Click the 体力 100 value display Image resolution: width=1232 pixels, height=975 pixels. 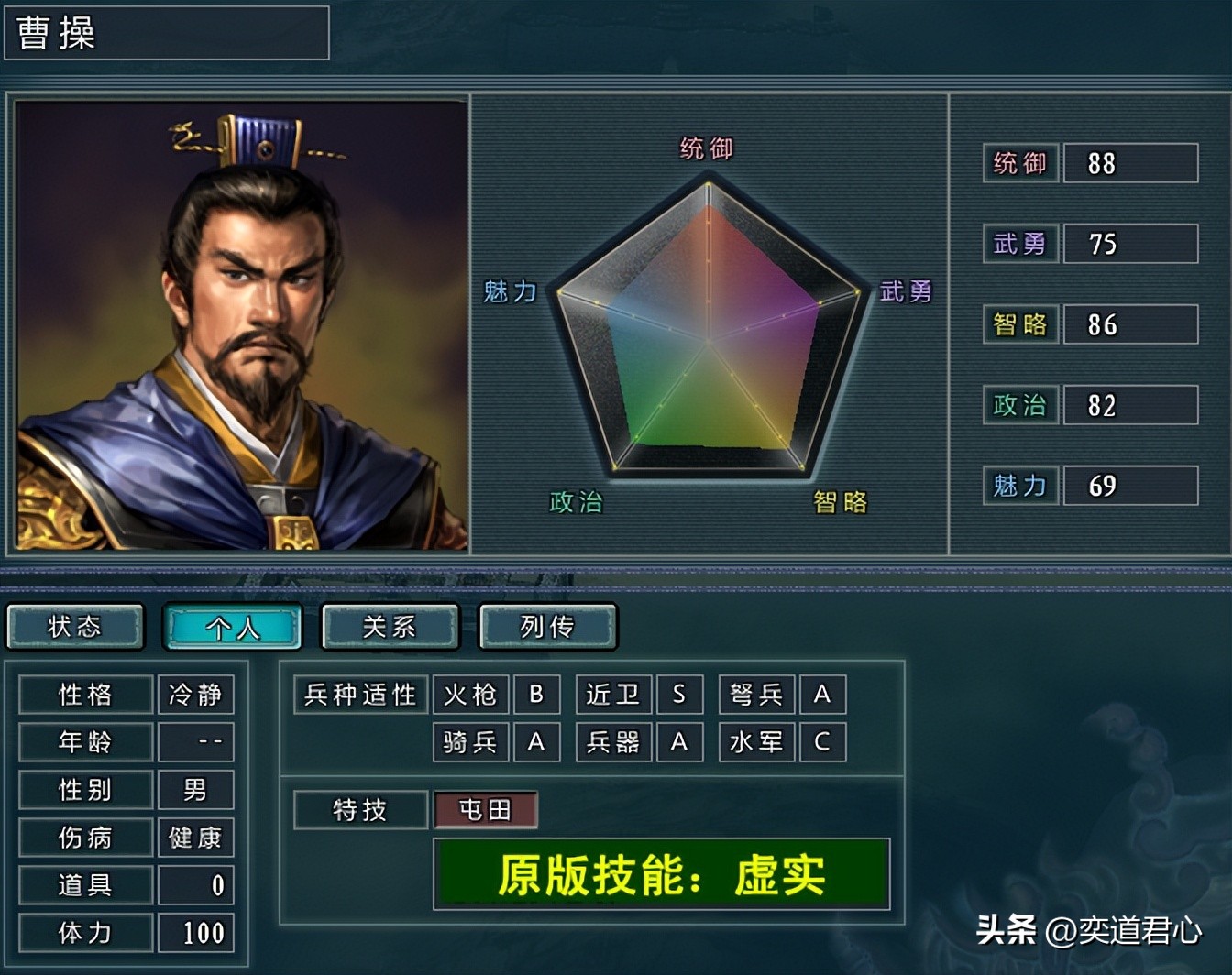[195, 932]
